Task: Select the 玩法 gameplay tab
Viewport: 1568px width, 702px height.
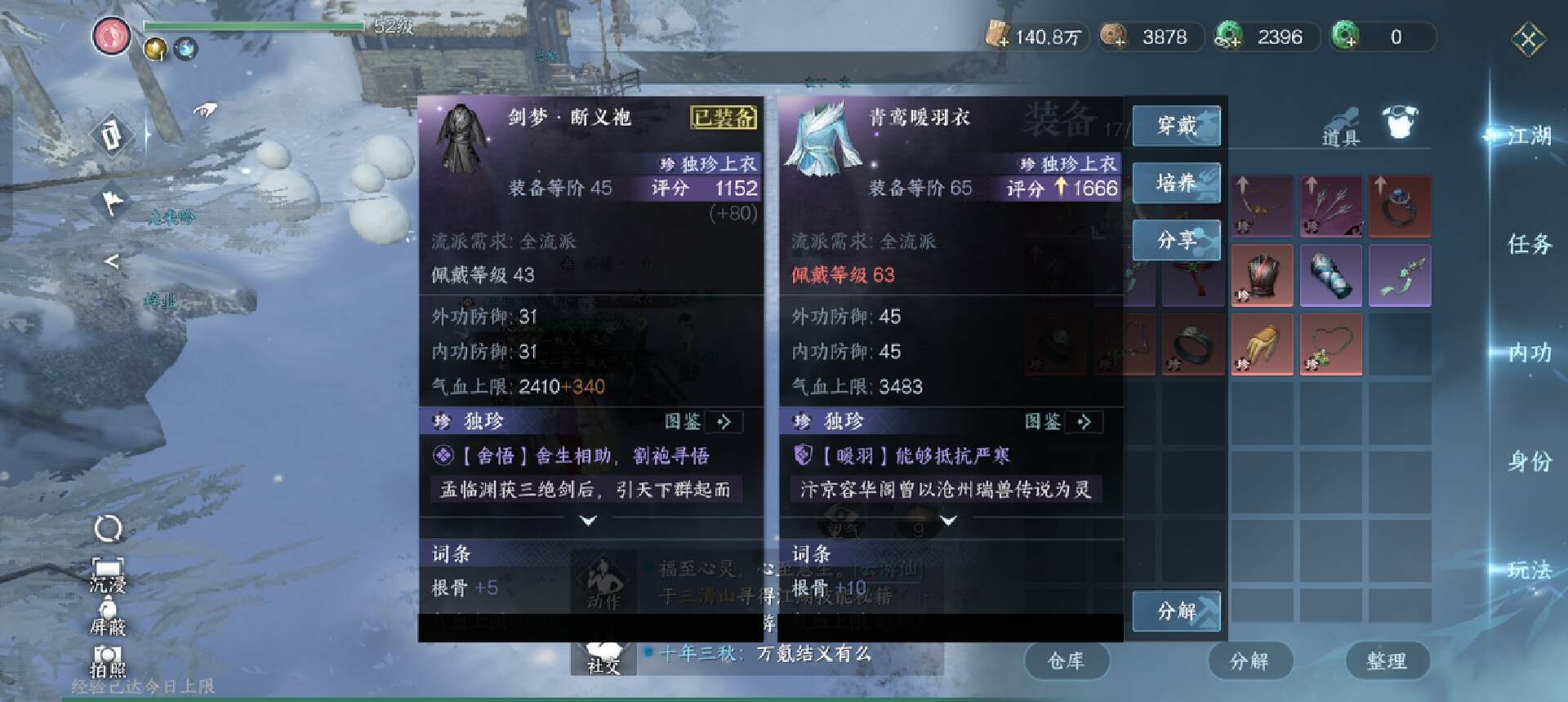Action: pos(1529,570)
